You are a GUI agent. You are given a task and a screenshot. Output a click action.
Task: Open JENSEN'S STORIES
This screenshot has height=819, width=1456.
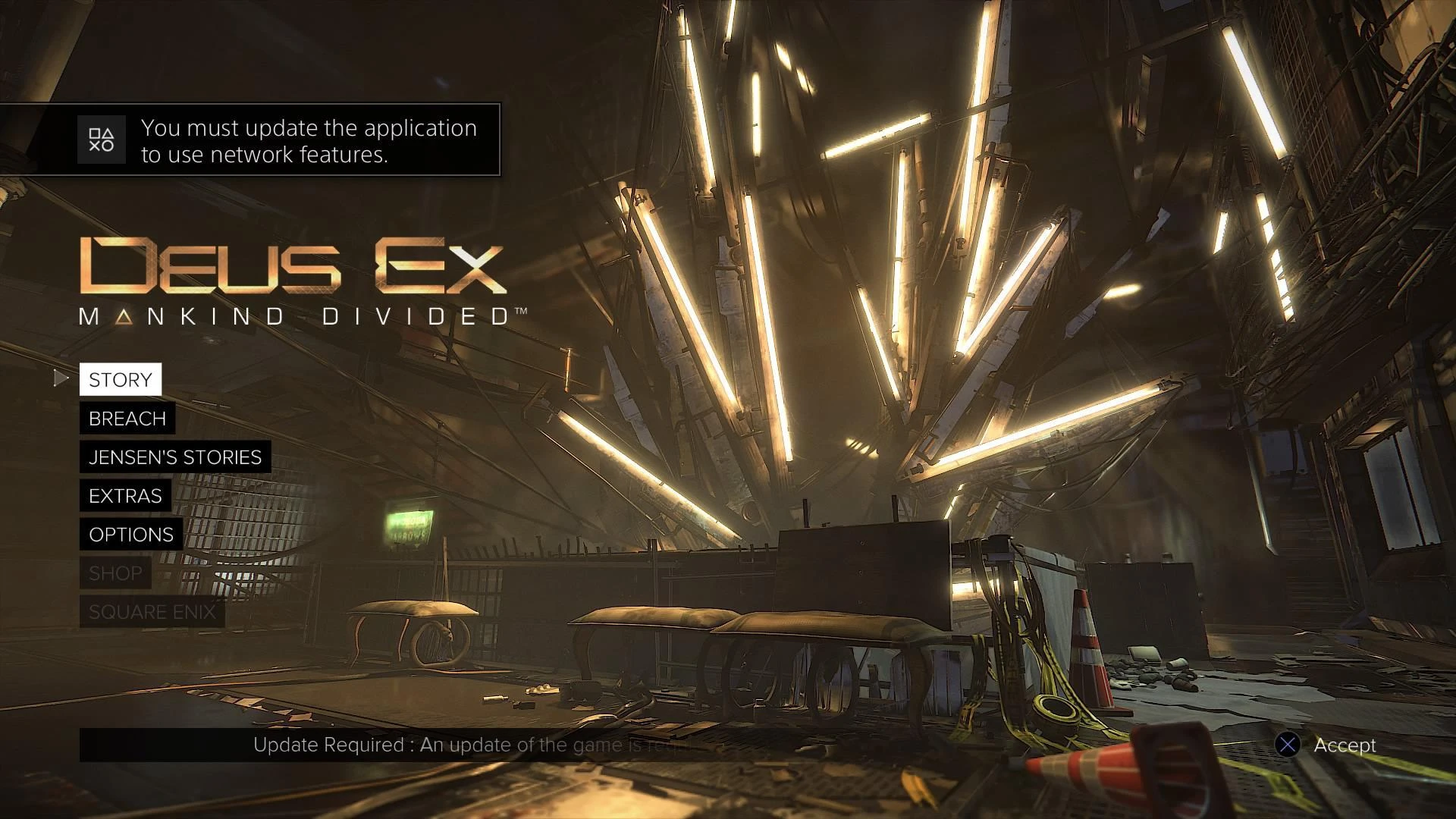(174, 457)
